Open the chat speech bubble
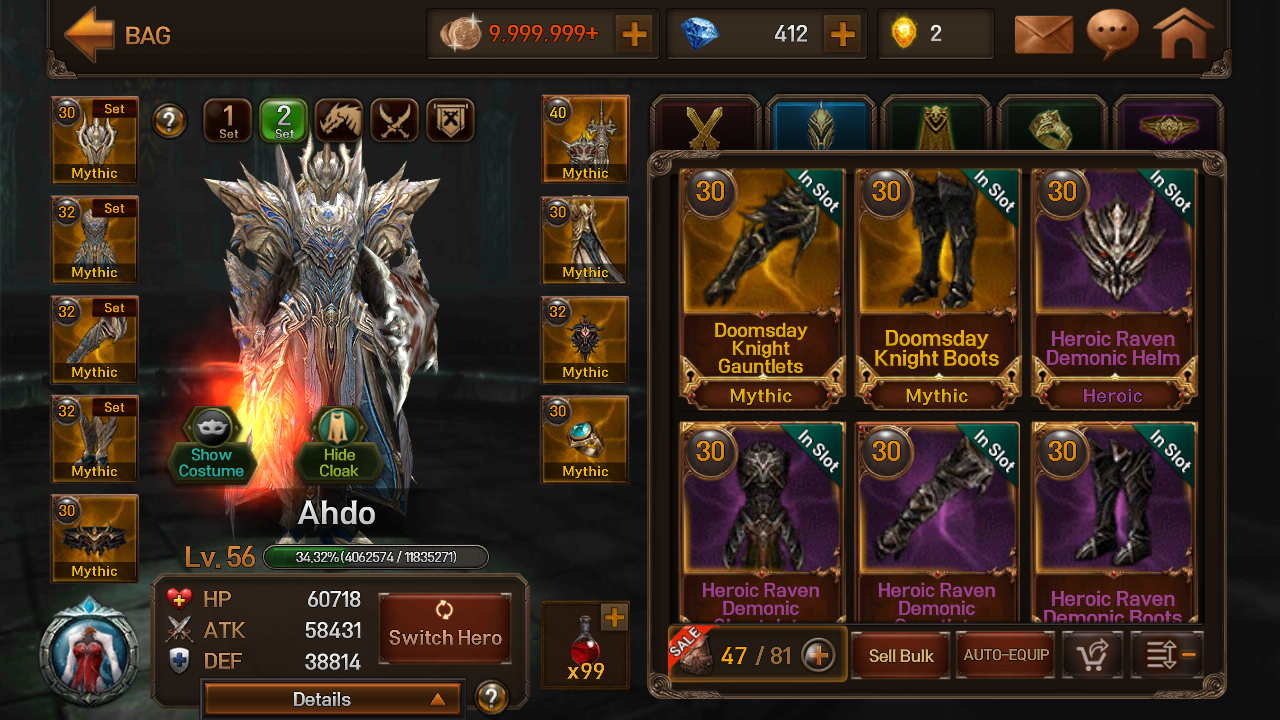The width and height of the screenshot is (1280, 720). (1112, 35)
